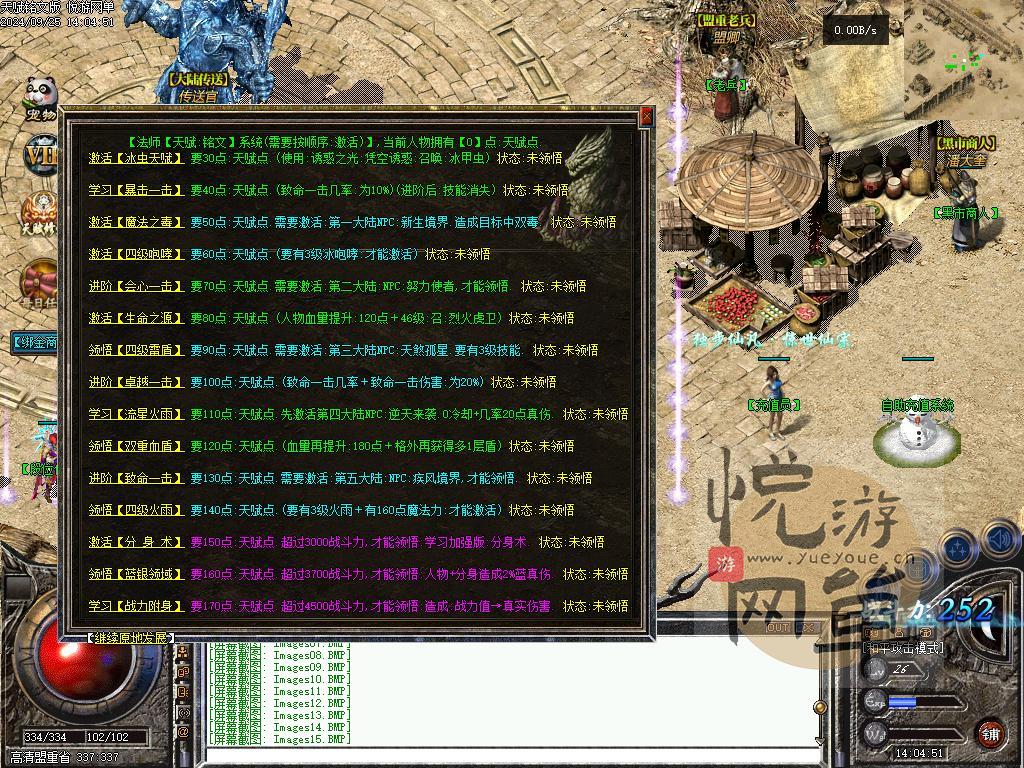Close the talent inscription dialog

click(646, 116)
